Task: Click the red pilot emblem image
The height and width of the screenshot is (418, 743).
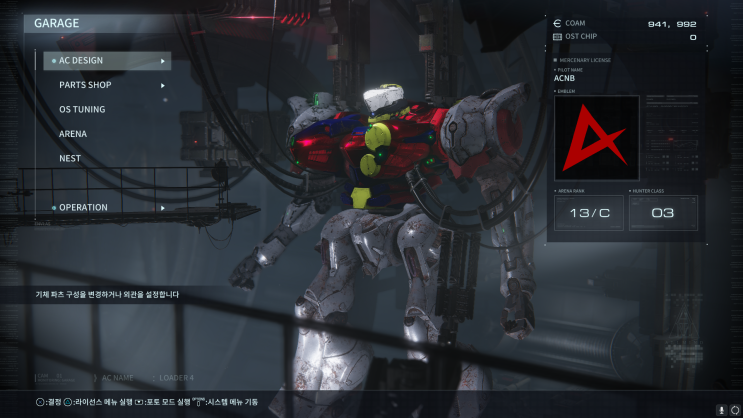Action: click(x=596, y=138)
